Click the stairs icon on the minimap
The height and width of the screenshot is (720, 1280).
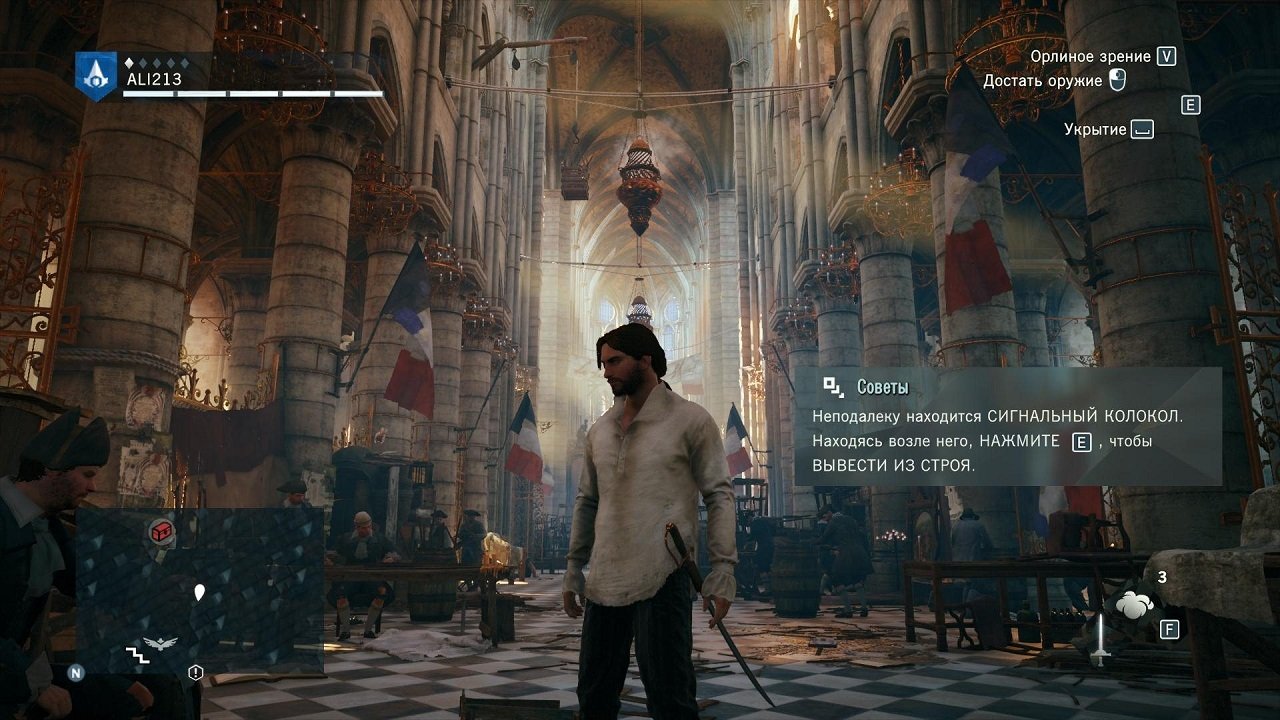point(138,655)
